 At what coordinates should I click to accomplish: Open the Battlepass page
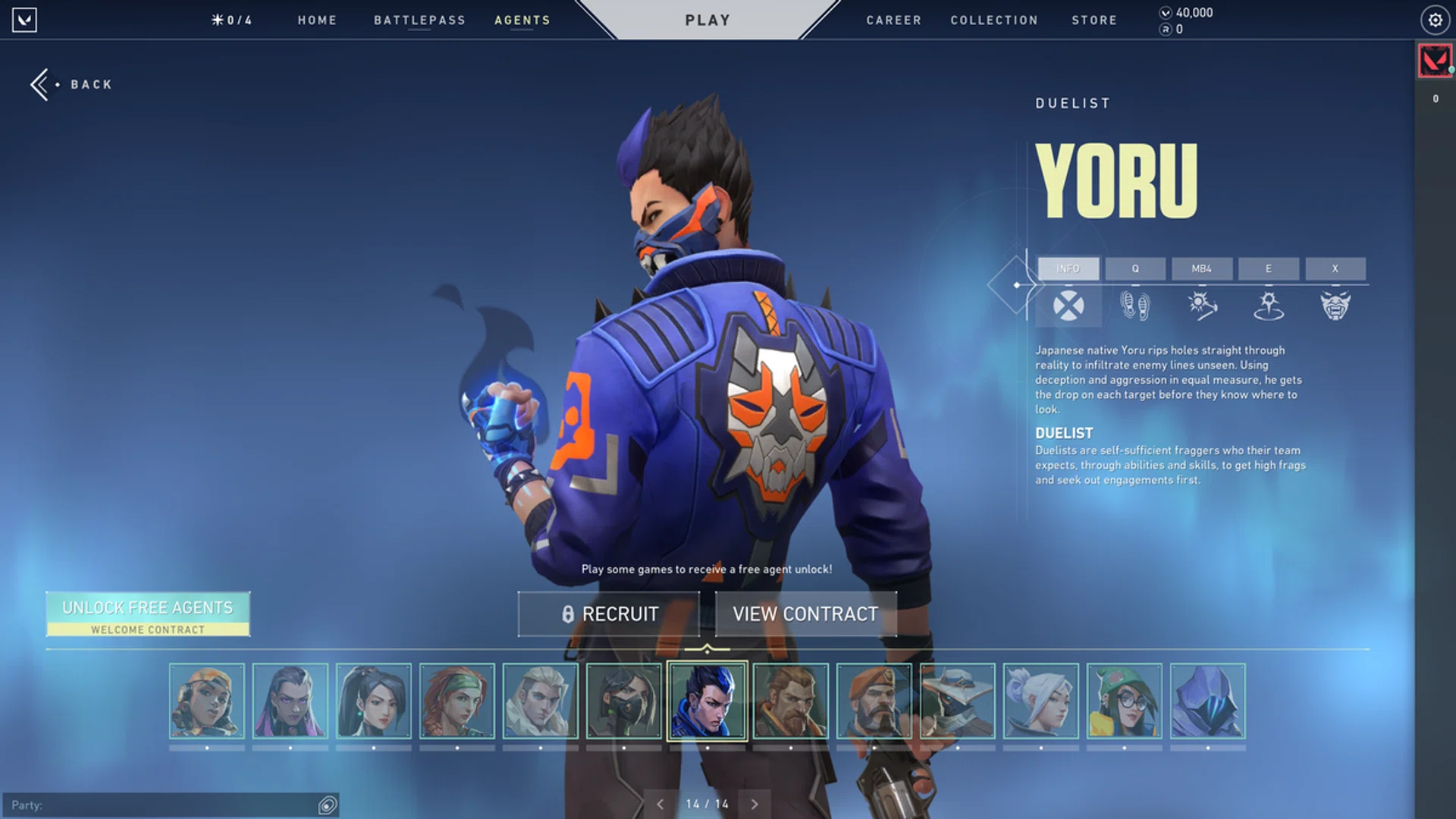click(419, 20)
